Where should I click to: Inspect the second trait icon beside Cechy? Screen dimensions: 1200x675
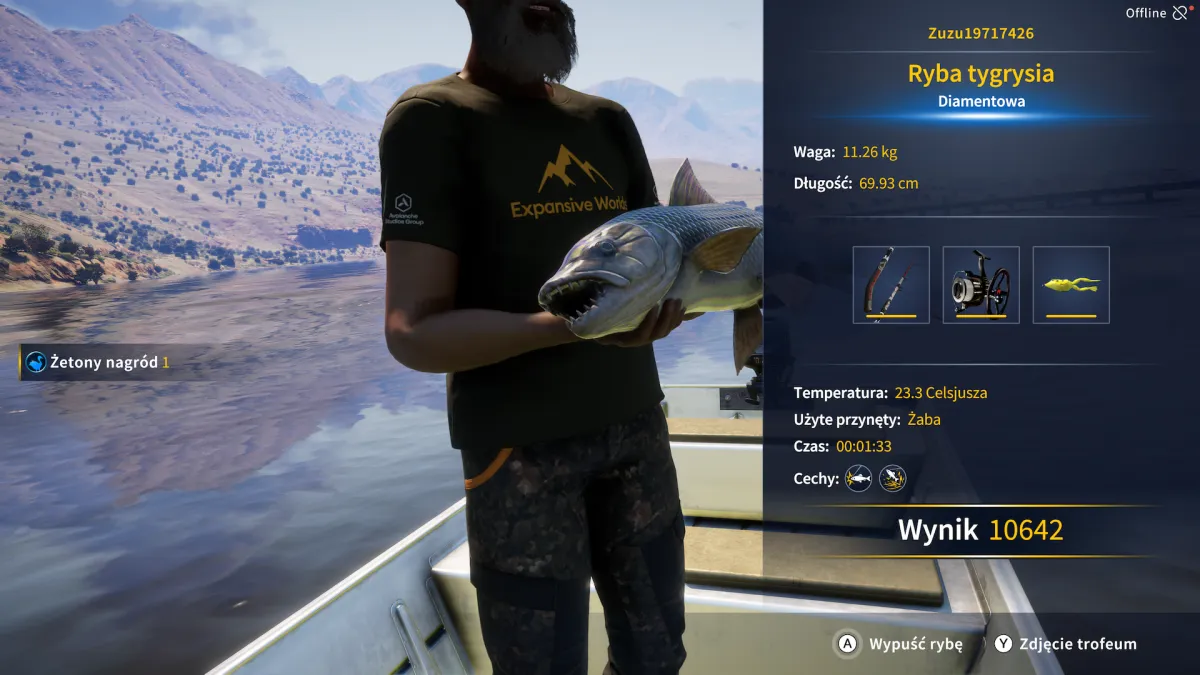[892, 479]
